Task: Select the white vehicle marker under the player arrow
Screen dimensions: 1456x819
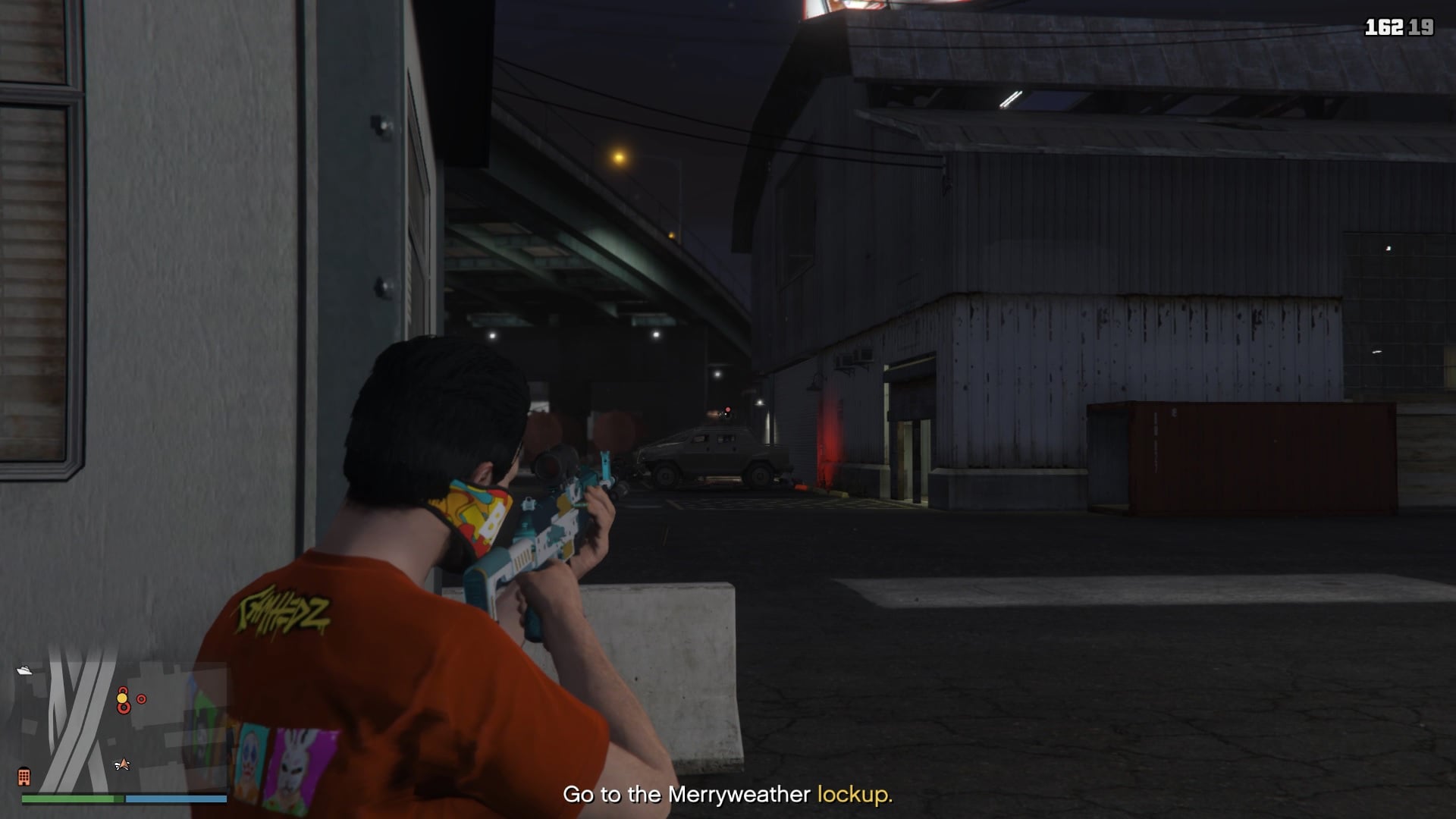Action: [117, 765]
